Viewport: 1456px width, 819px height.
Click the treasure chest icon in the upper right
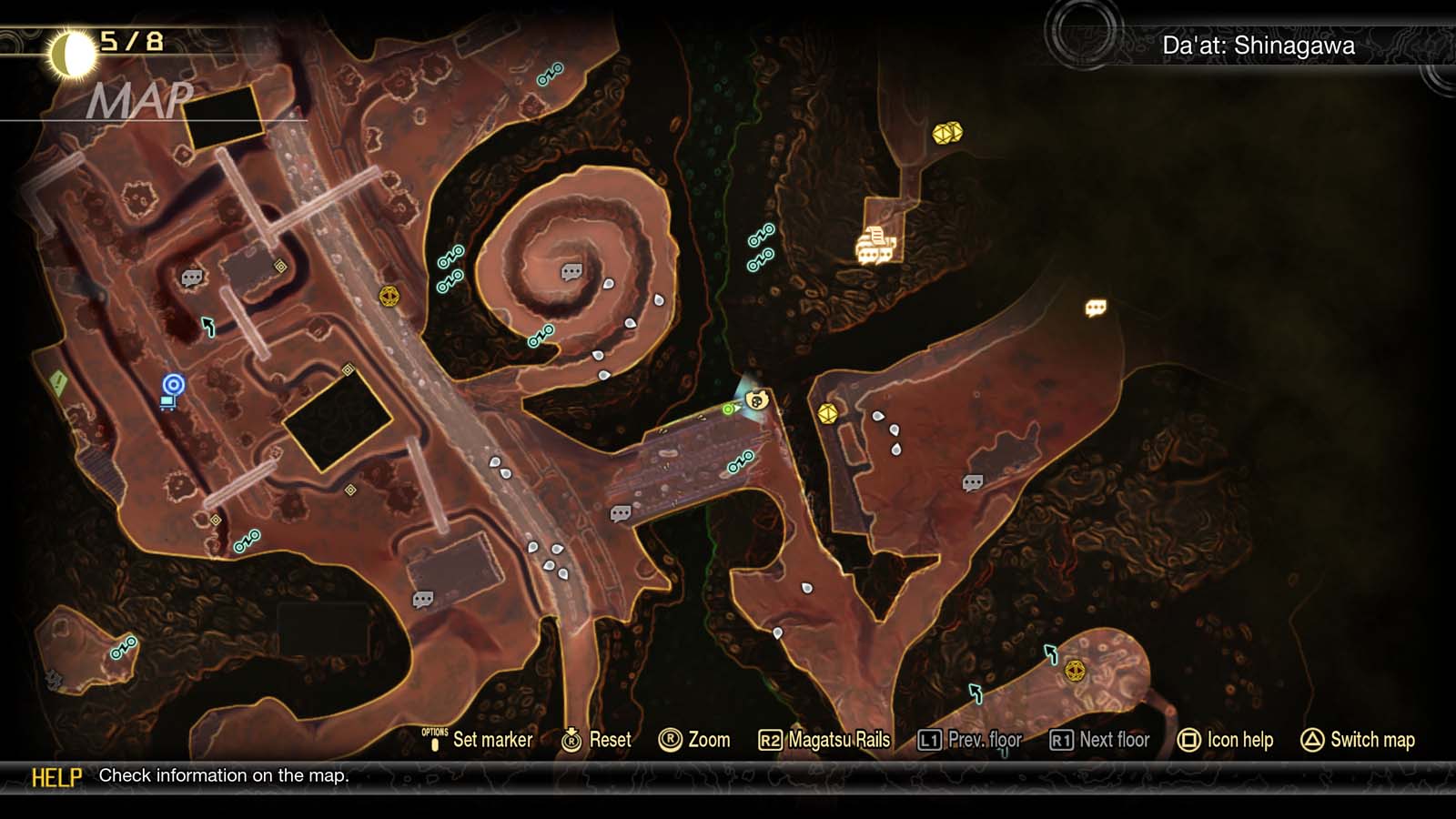[949, 133]
